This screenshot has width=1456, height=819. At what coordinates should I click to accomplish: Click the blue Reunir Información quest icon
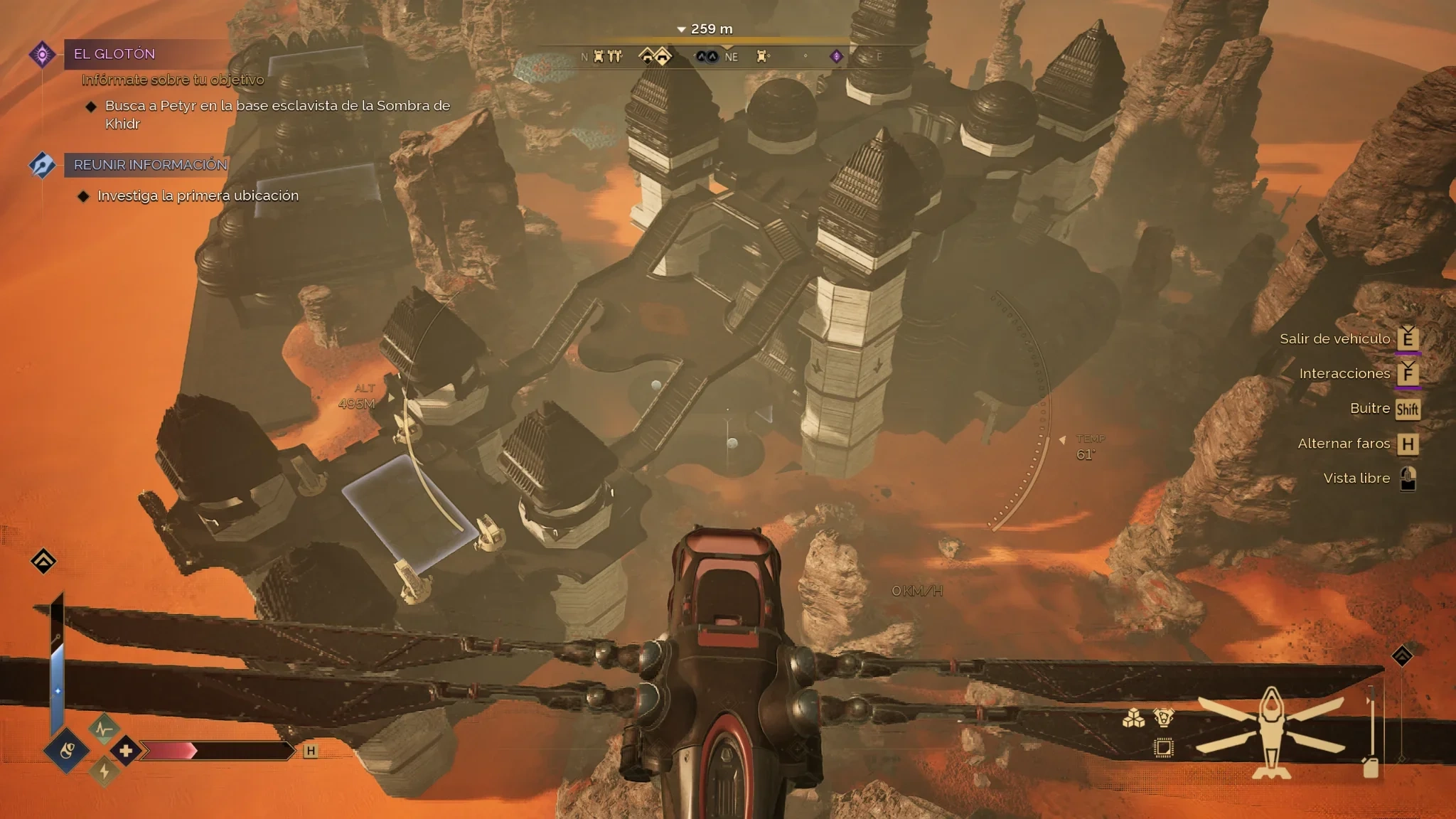point(42,165)
